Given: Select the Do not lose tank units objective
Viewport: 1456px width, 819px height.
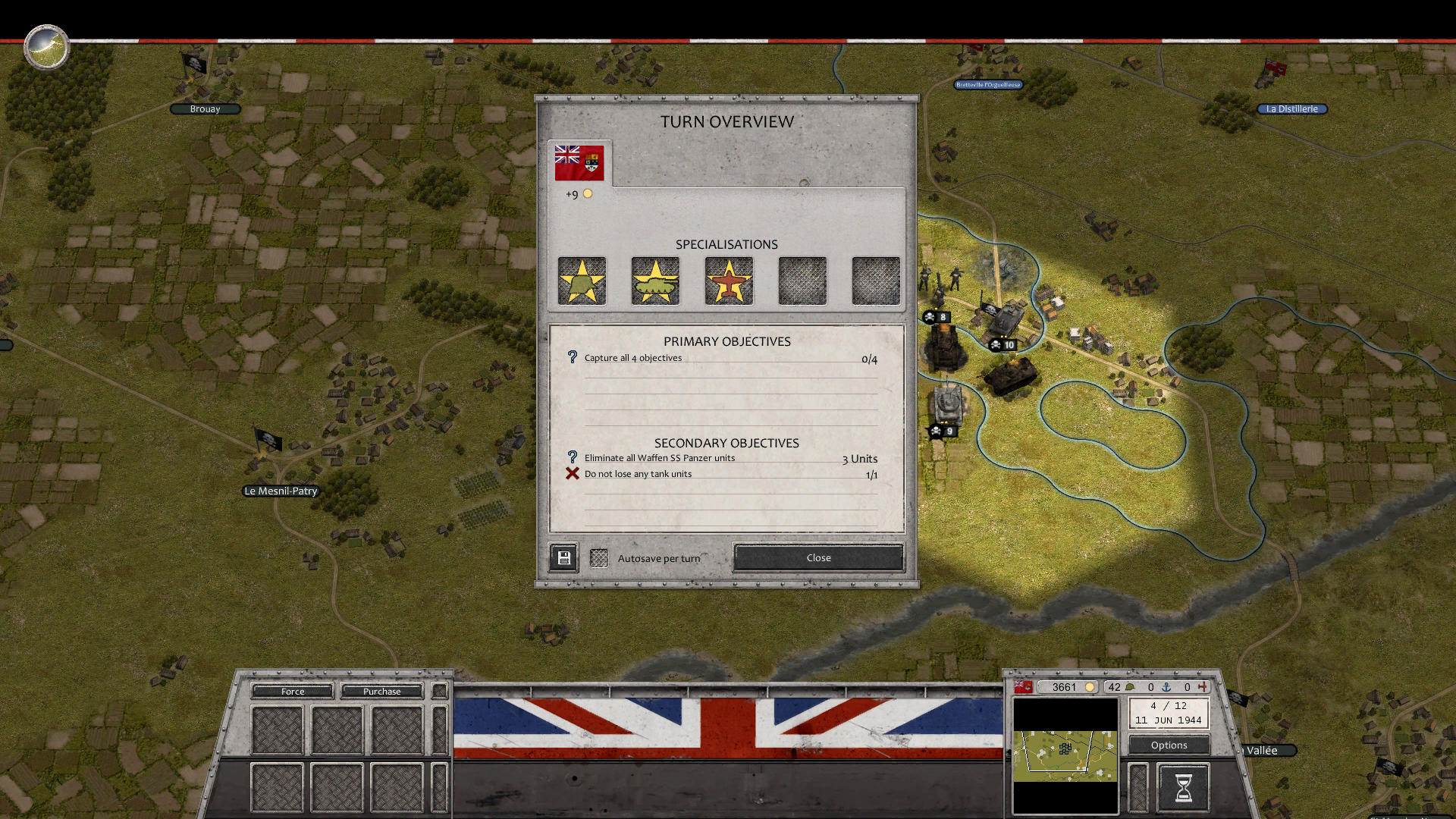Looking at the screenshot, I should click(638, 474).
